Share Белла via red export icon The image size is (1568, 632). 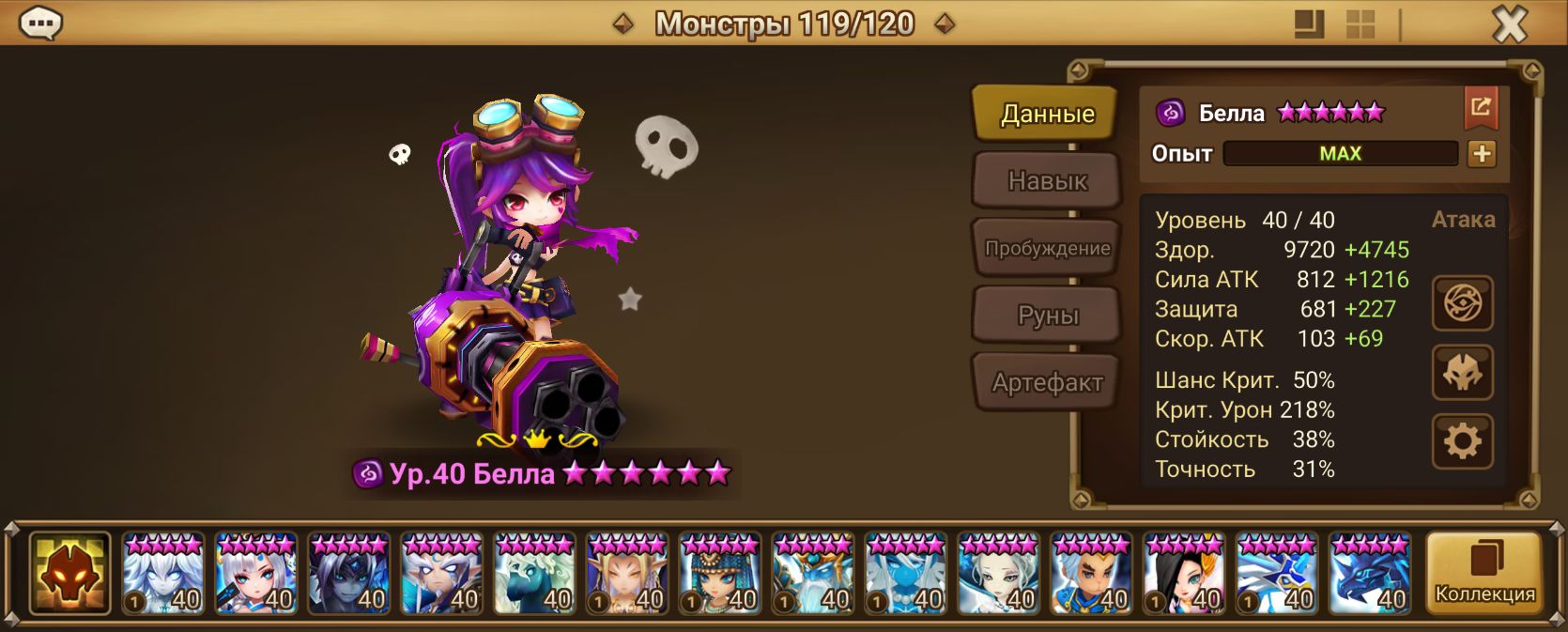point(1481,107)
